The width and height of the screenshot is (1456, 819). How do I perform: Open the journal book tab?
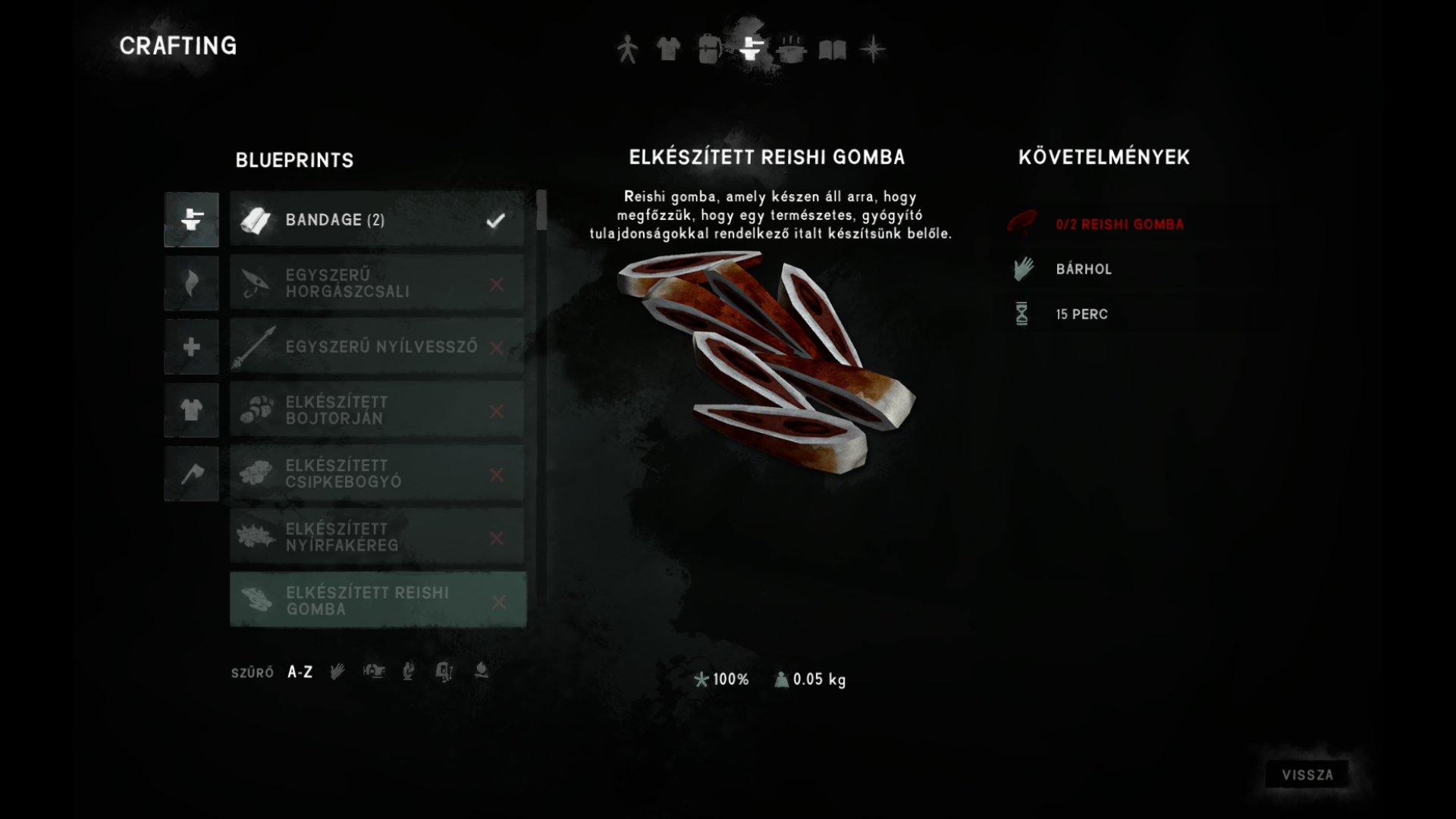click(832, 49)
